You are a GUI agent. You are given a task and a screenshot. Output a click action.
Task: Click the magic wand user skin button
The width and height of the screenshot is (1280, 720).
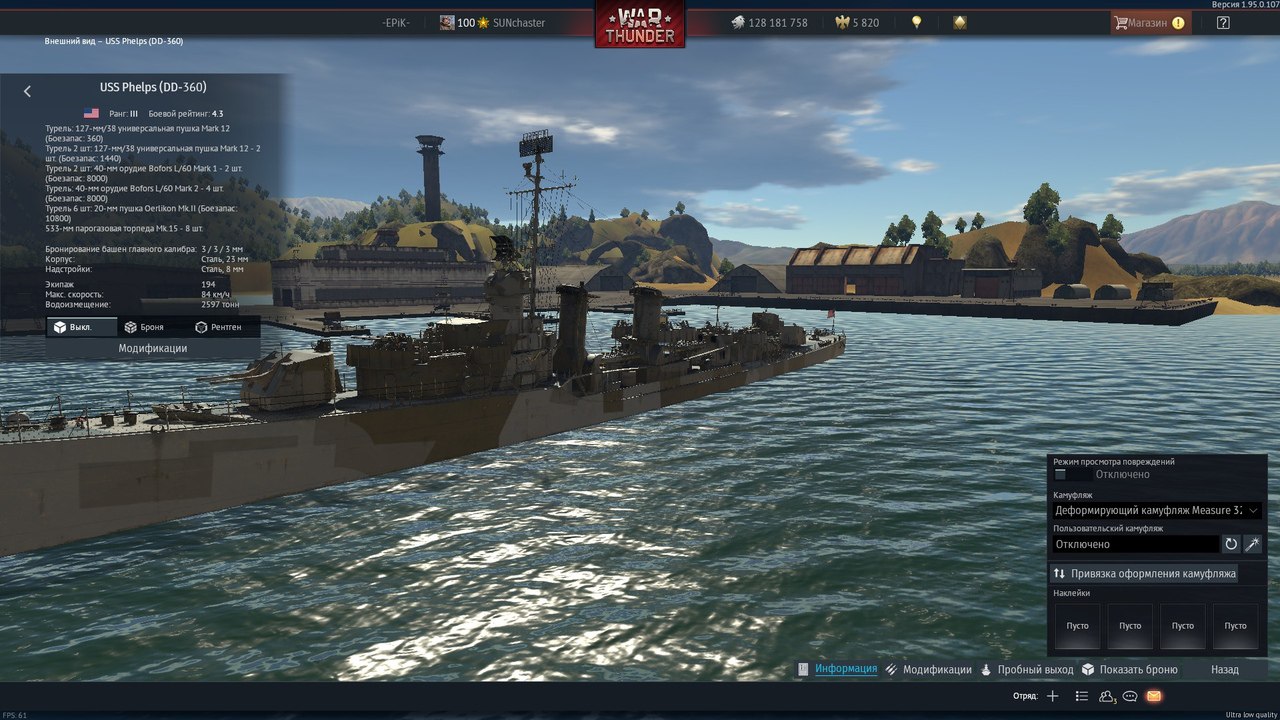1252,544
